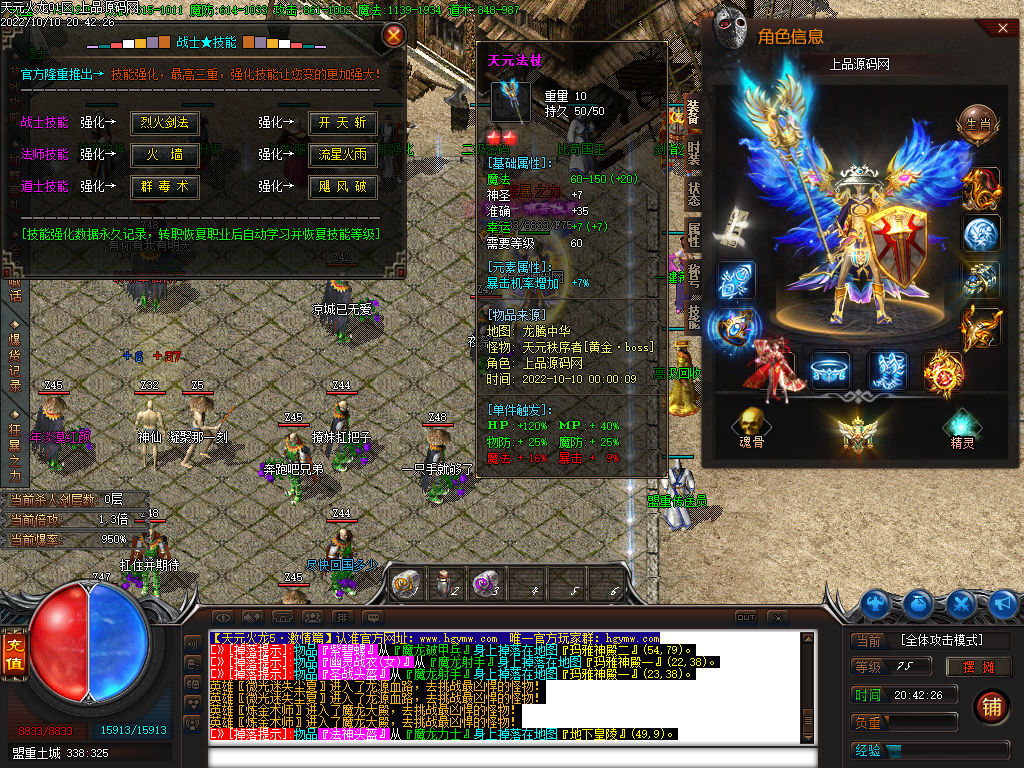Pick the 群毒术 taoist skill button
The height and width of the screenshot is (768, 1024).
[165, 187]
